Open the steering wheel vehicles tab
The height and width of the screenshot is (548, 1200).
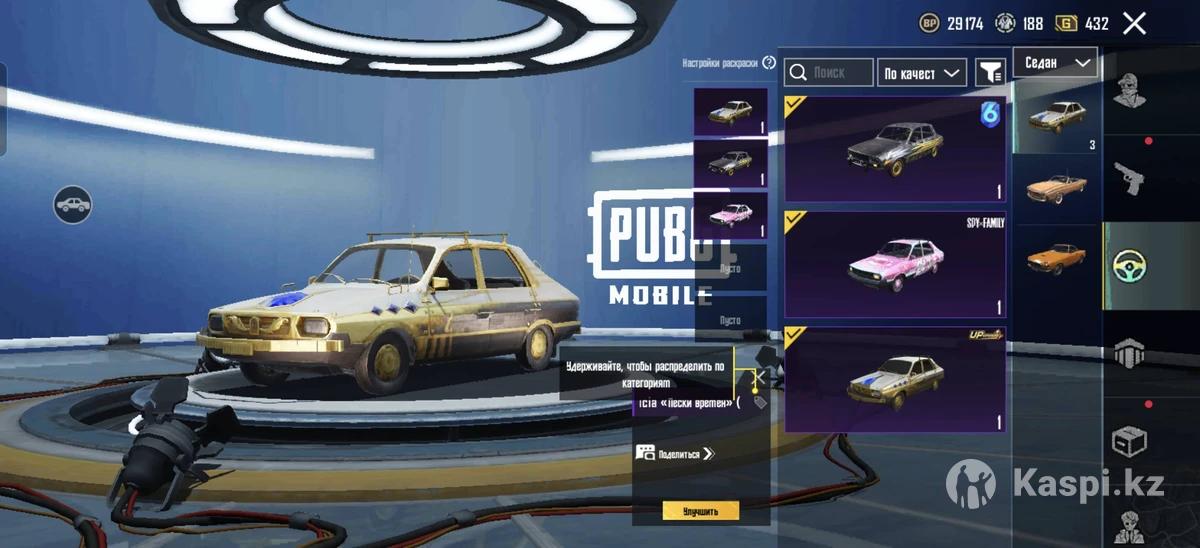pos(1130,266)
